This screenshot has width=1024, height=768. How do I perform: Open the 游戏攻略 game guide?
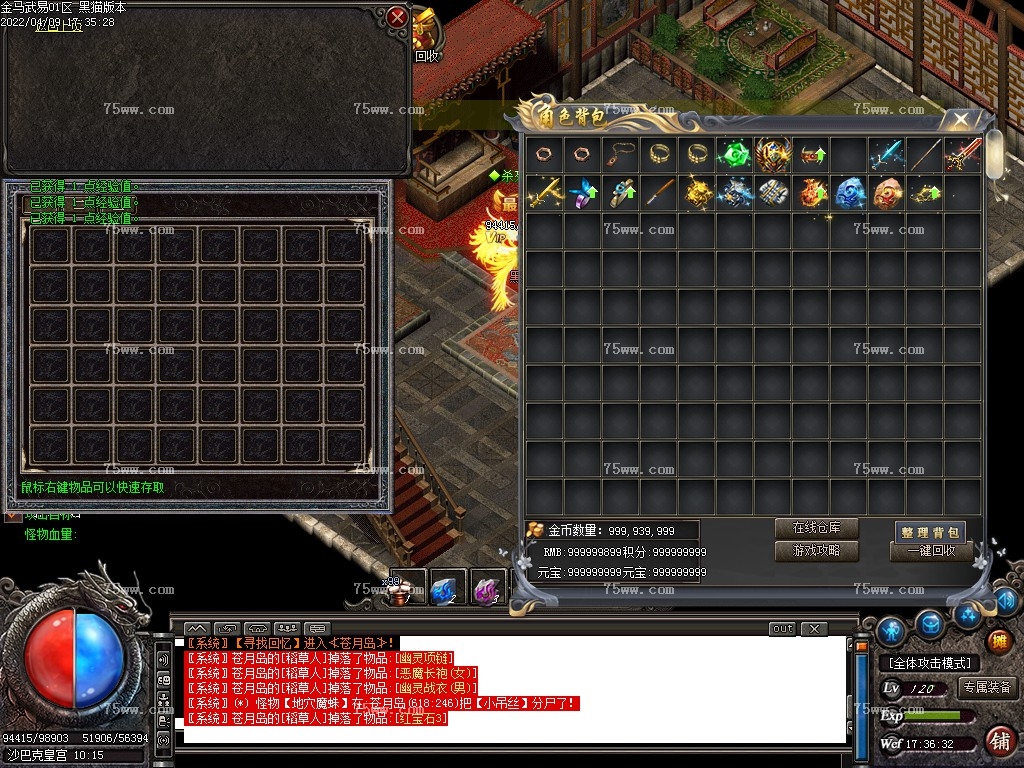coord(816,551)
